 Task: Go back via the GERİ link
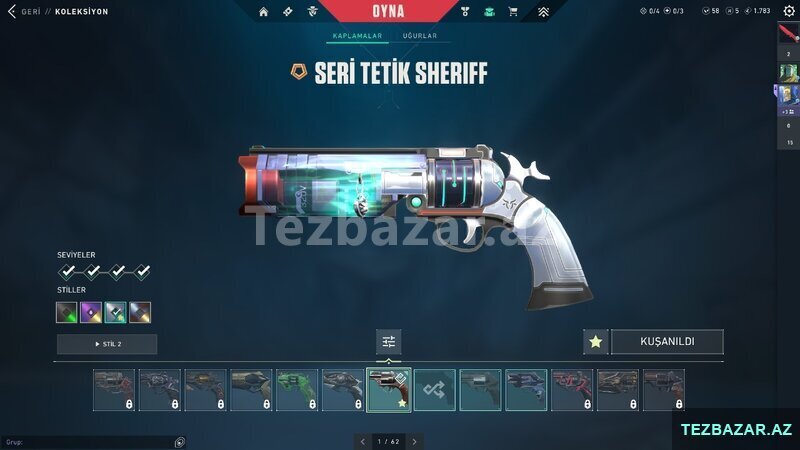[x=31, y=12]
